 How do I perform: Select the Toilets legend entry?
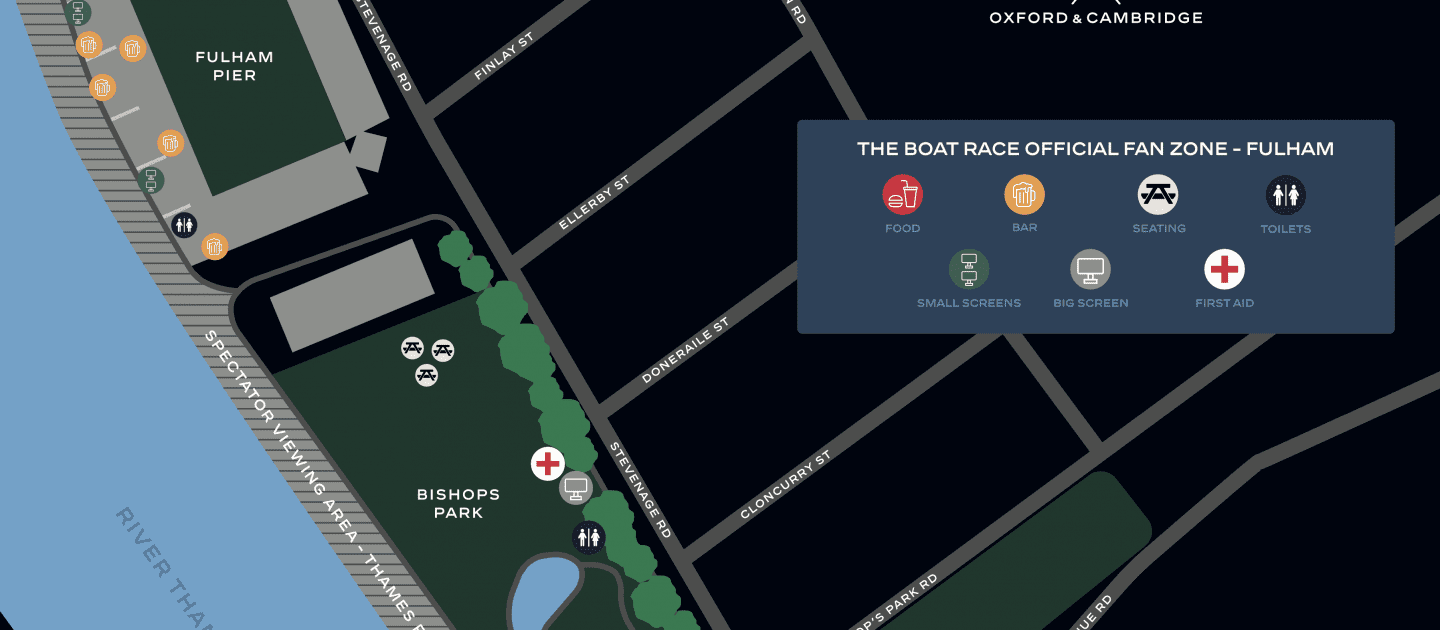coord(1285,195)
